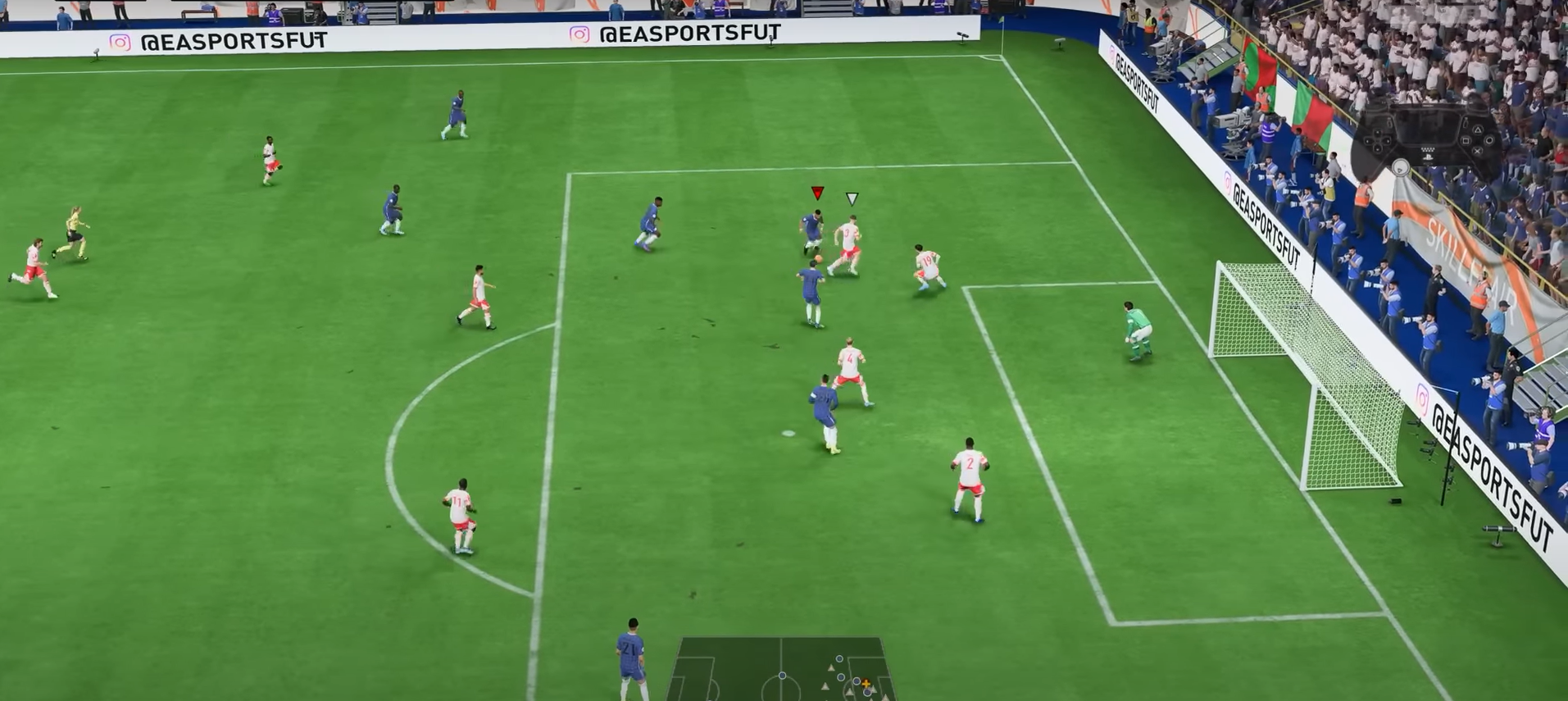Click the orange ball marker on the minimap

tap(866, 685)
